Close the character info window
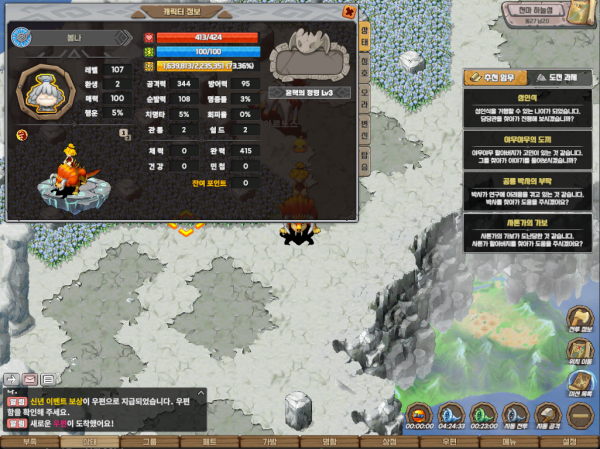 (x=348, y=12)
